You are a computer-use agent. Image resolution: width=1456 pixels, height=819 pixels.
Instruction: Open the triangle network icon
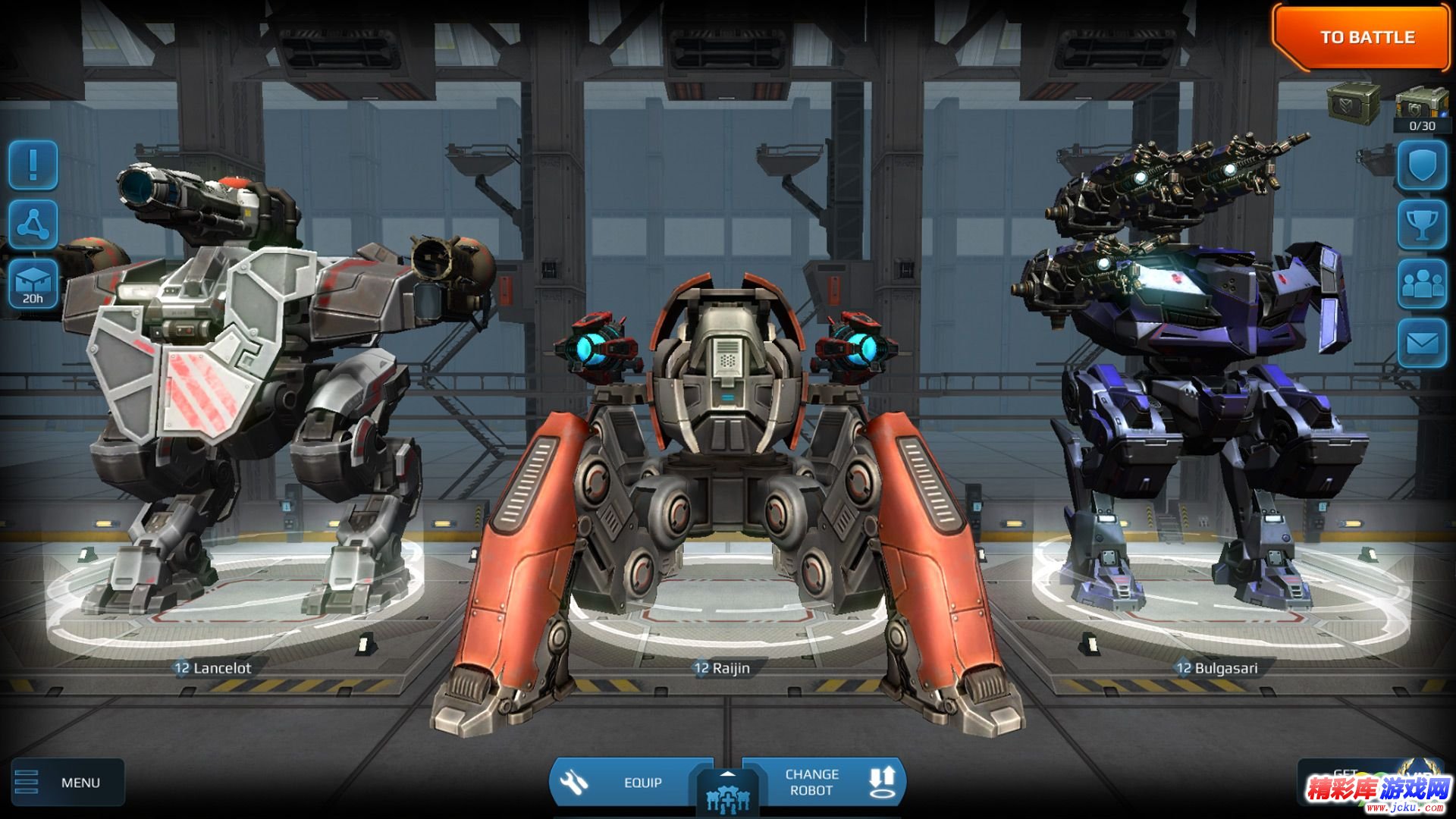33,224
